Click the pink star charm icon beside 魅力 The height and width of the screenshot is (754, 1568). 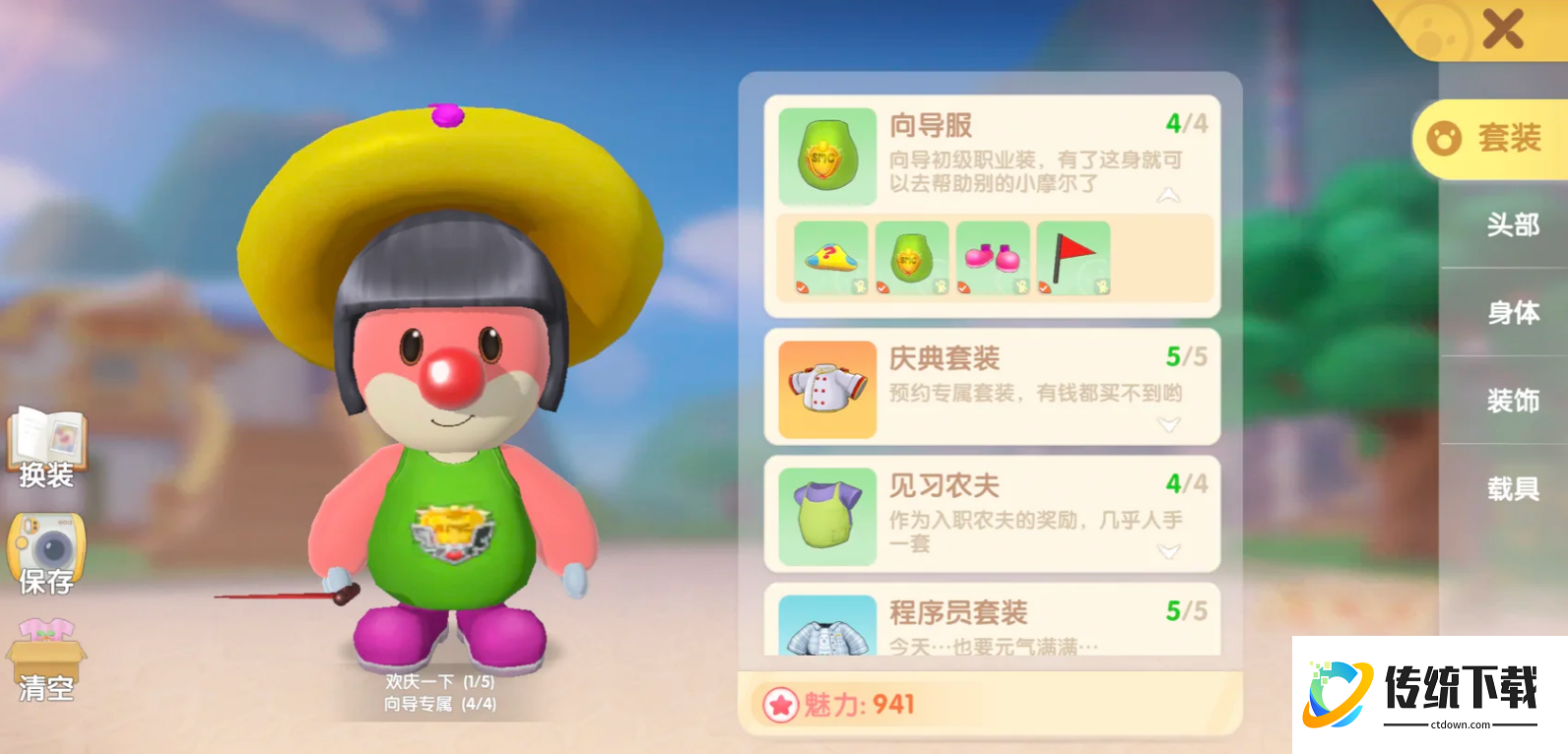click(x=781, y=705)
